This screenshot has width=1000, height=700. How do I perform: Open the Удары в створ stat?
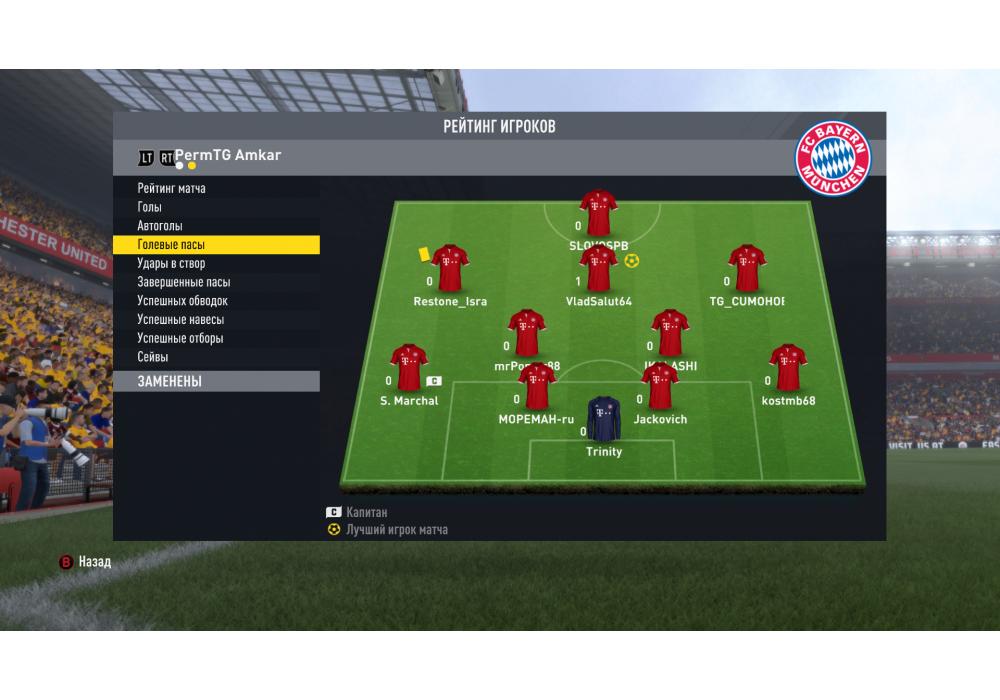point(171,263)
